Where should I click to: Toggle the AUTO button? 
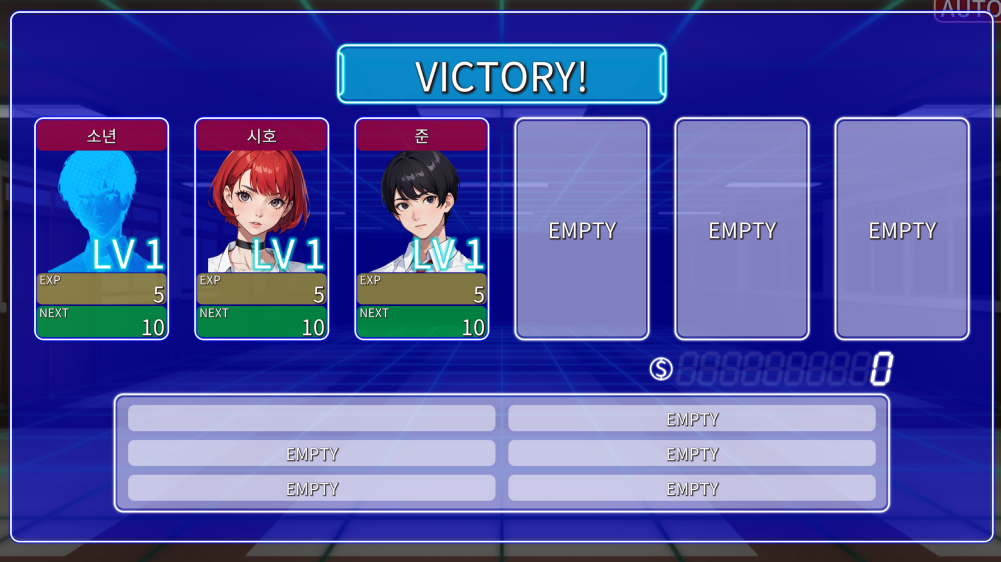tap(966, 10)
